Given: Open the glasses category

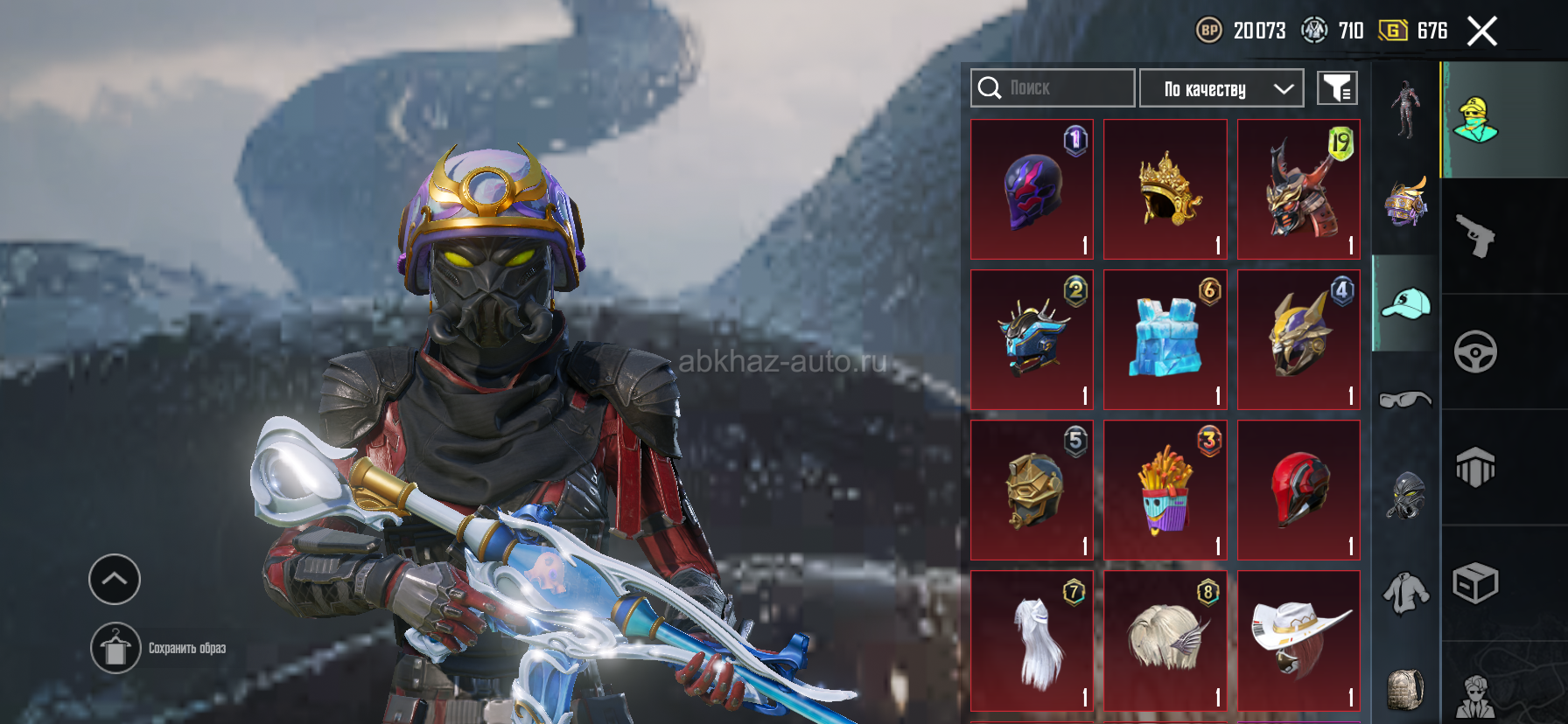Looking at the screenshot, I should click(1405, 400).
